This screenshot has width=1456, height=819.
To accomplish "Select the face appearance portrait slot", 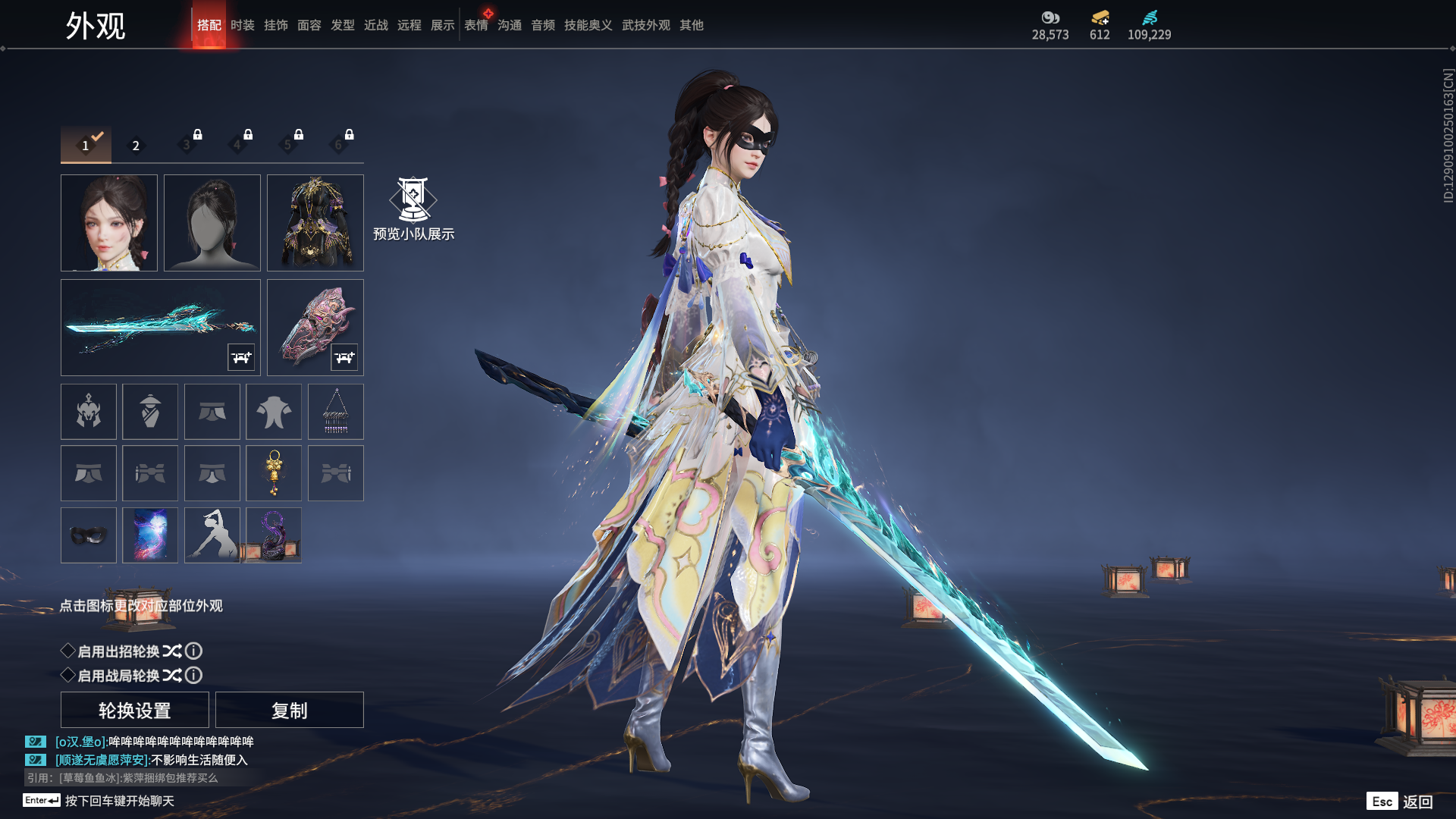I will point(109,223).
